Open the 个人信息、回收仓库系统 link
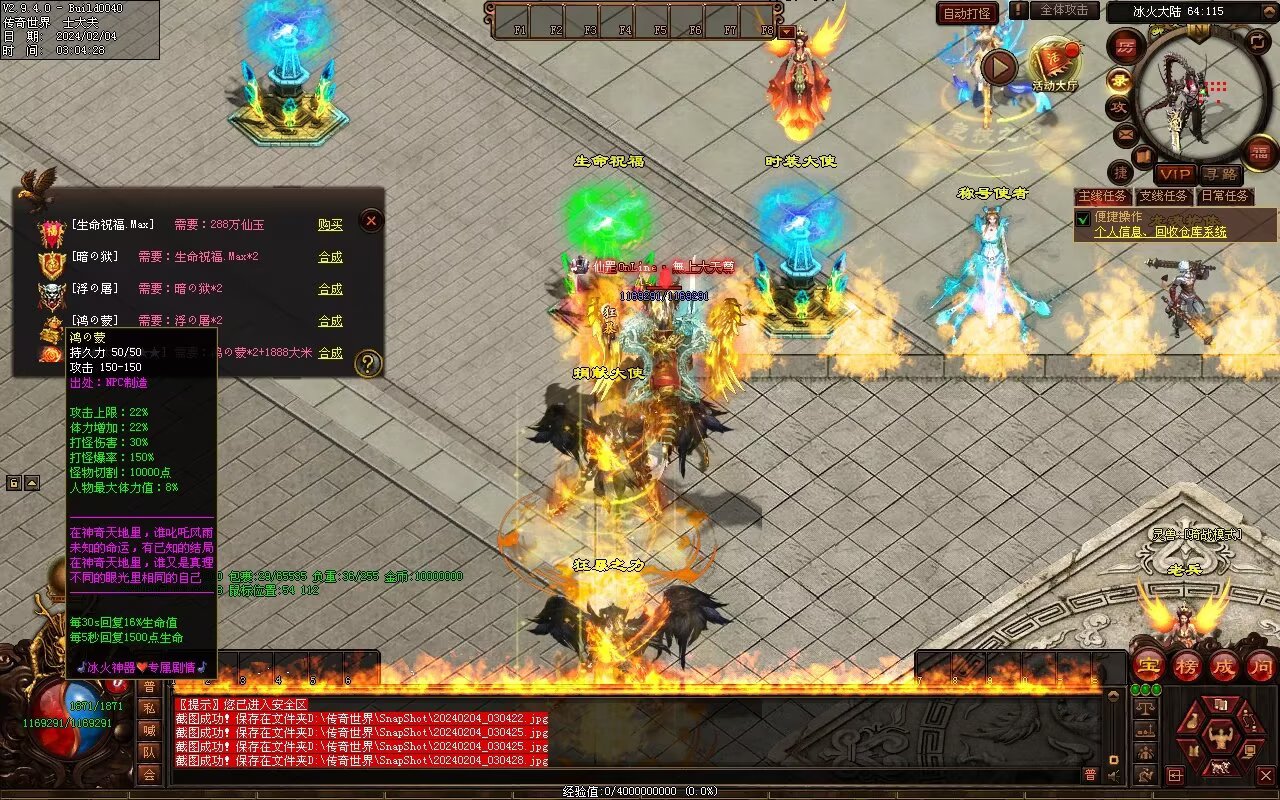This screenshot has width=1280, height=800. pos(1160,232)
